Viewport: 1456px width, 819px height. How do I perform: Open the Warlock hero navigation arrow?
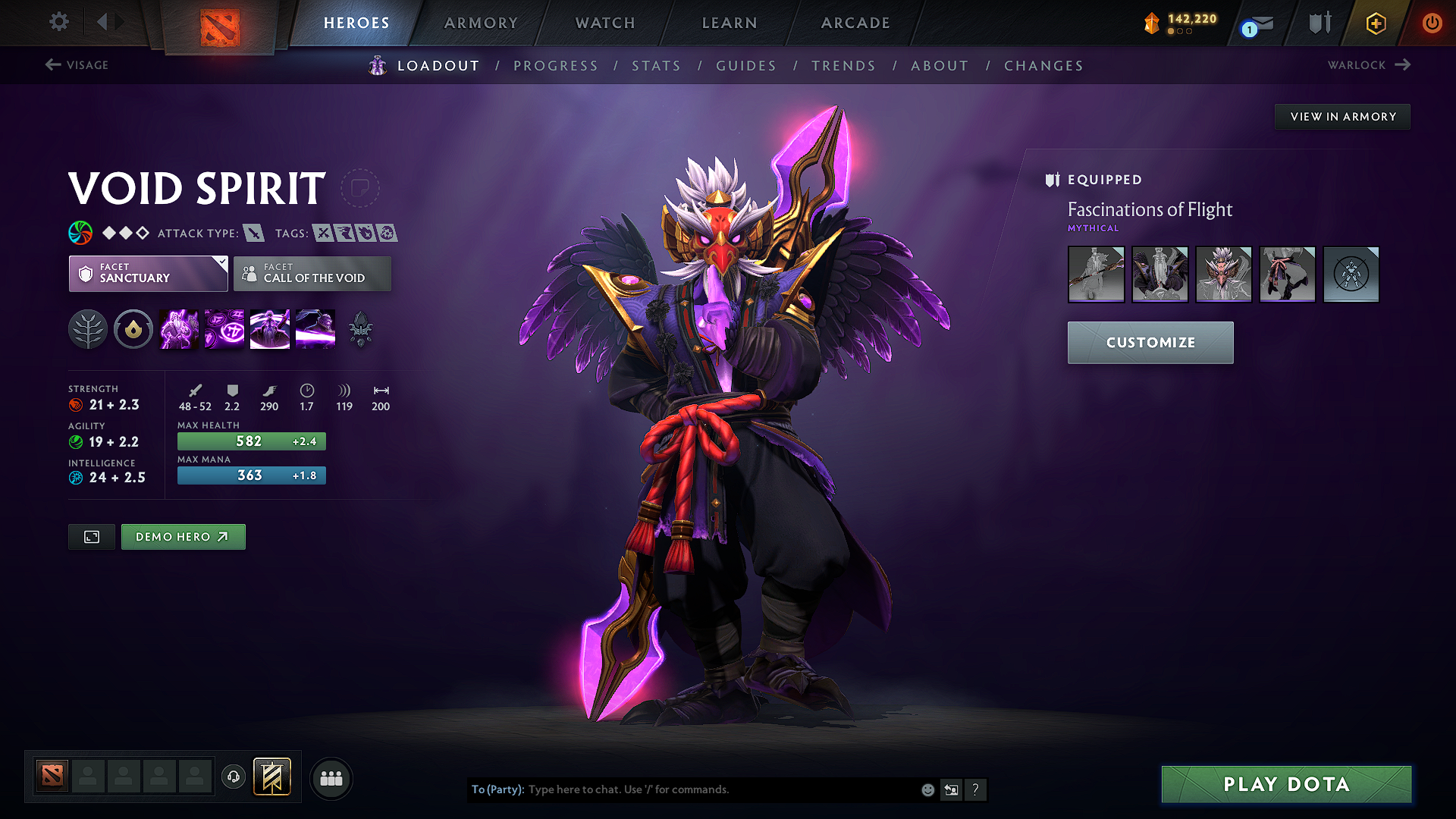(x=1403, y=65)
